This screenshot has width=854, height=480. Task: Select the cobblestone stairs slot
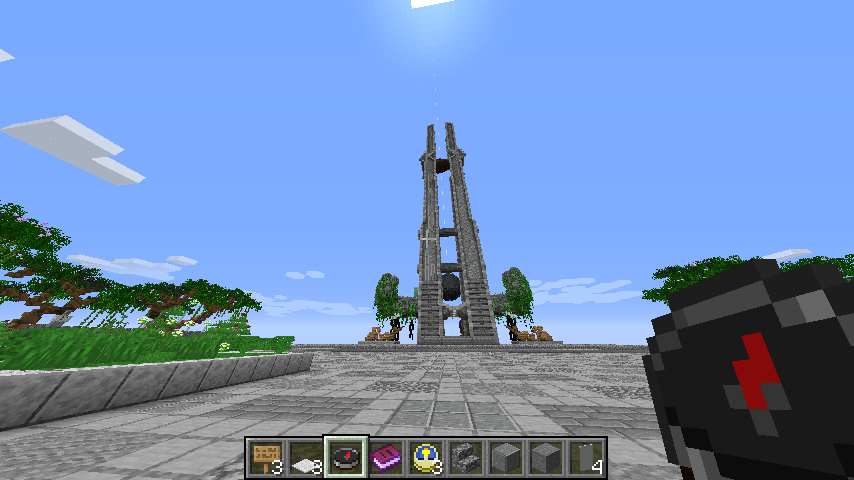[466, 458]
